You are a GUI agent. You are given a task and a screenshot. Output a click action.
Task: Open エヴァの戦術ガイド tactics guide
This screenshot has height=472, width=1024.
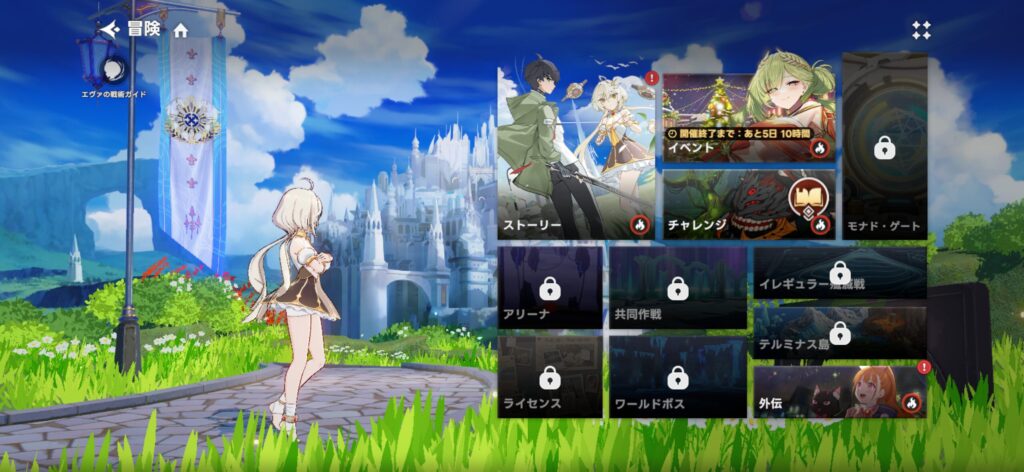coord(114,70)
